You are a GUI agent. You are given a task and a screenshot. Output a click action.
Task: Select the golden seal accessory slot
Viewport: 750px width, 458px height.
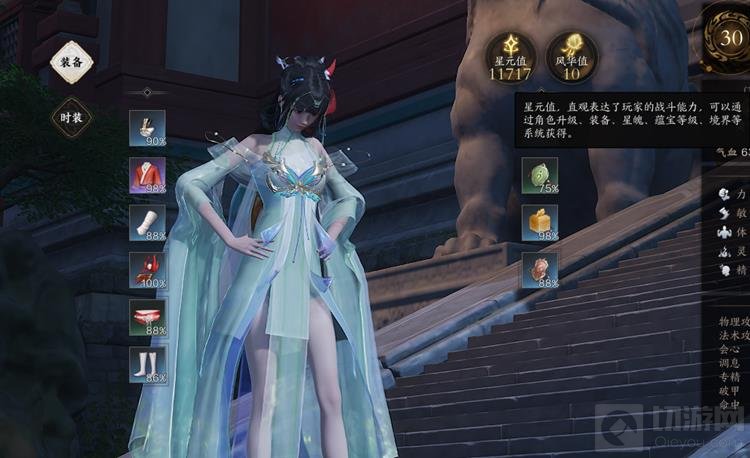coord(540,223)
